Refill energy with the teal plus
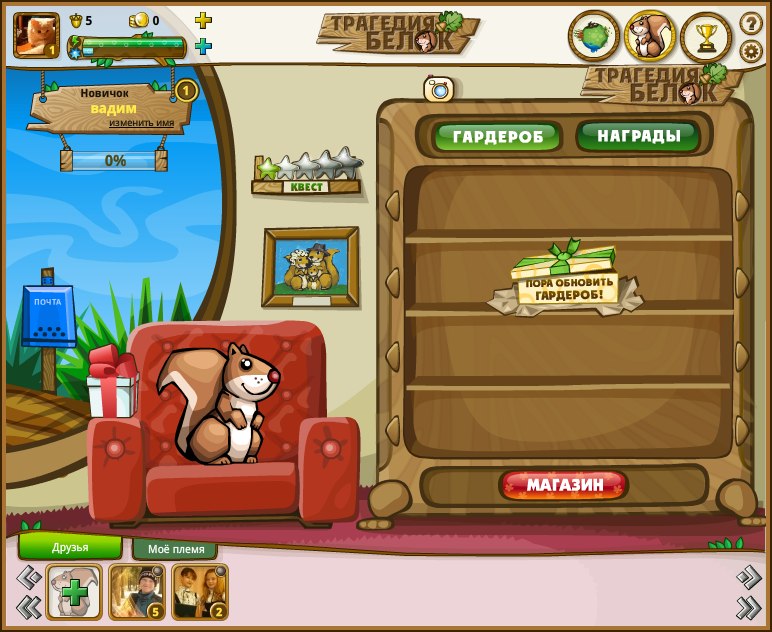Viewport: 772px width, 632px height. 203,46
